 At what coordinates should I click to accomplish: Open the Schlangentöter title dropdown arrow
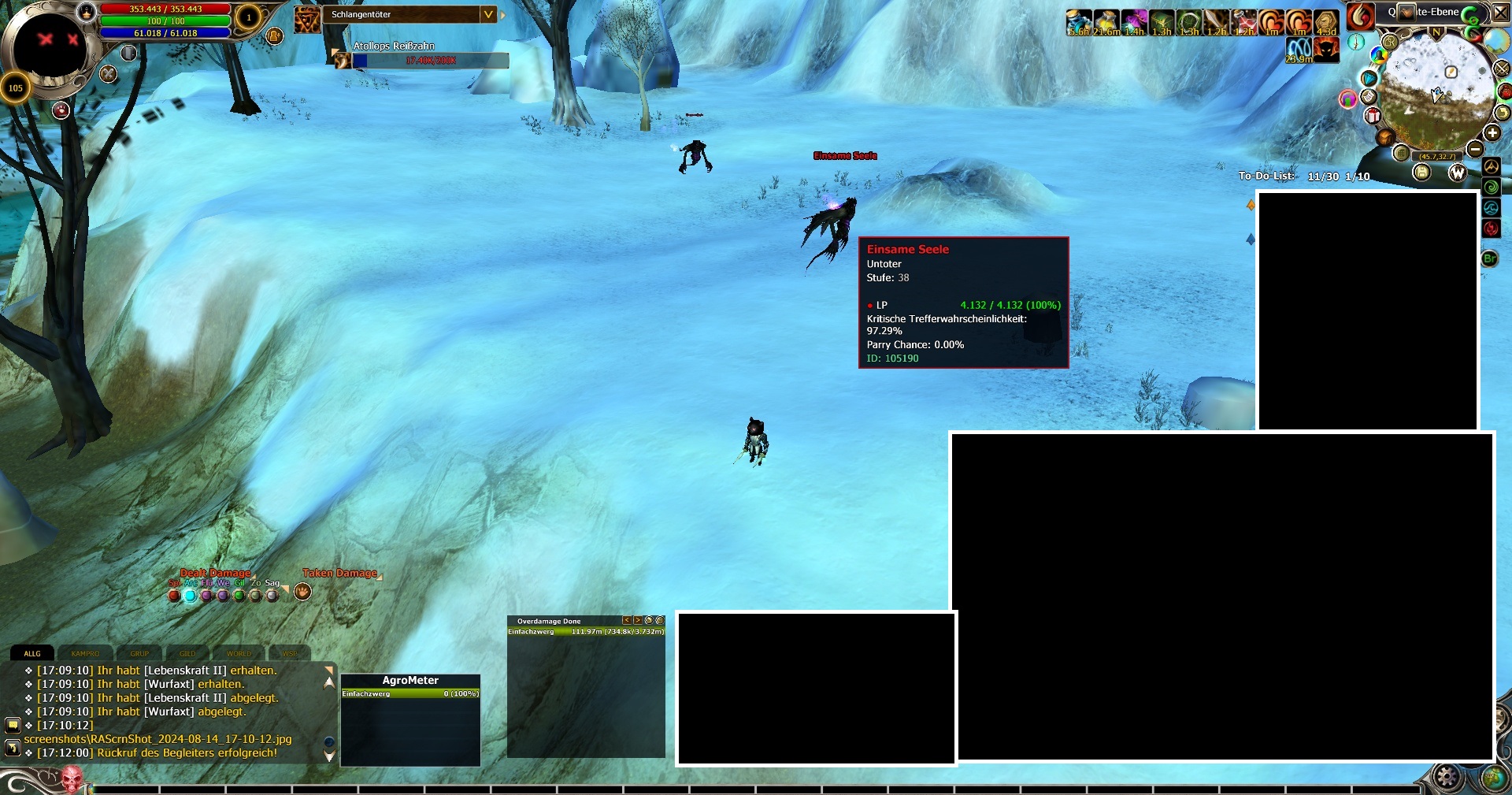tap(488, 14)
